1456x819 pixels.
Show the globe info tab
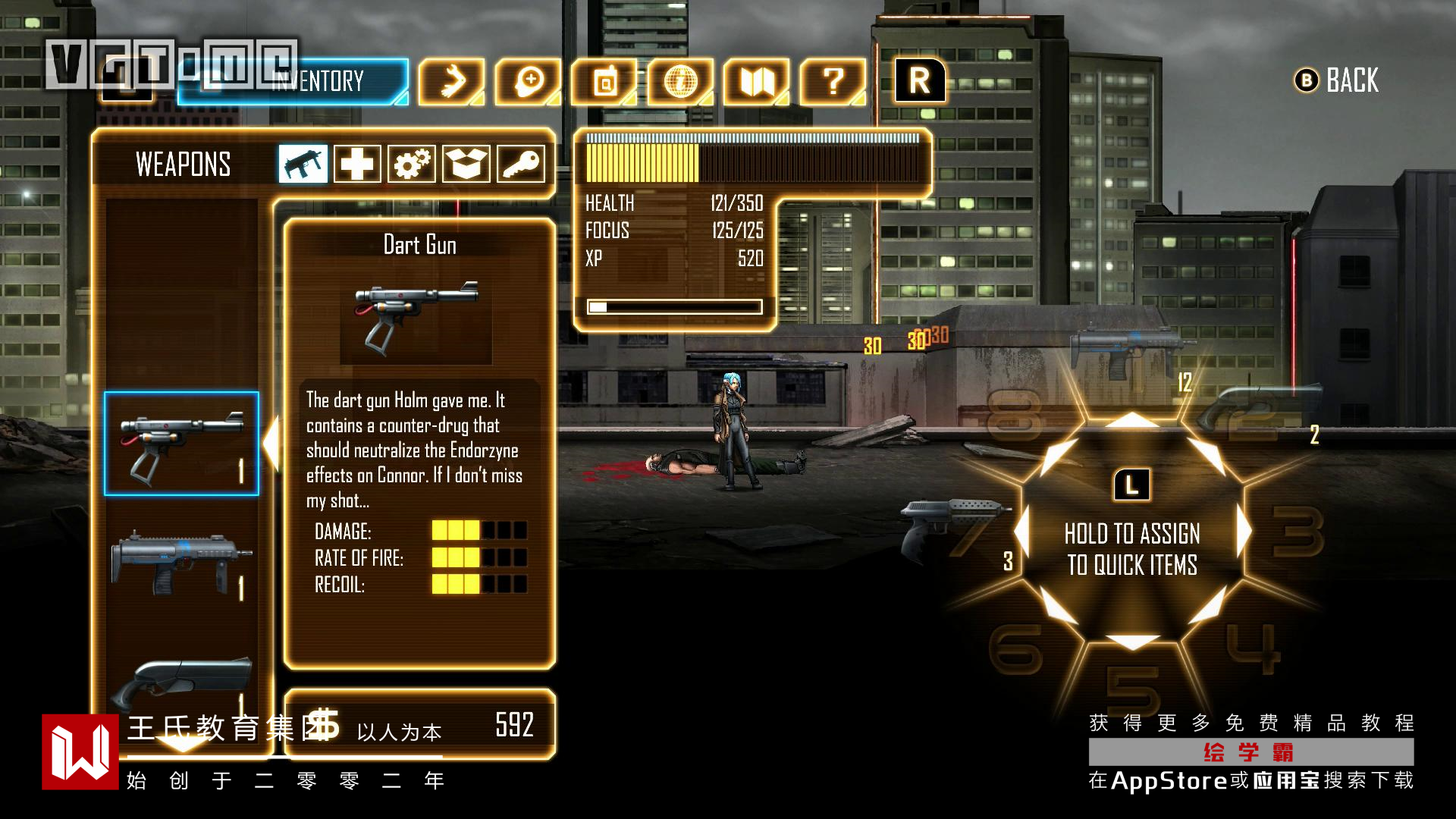680,81
